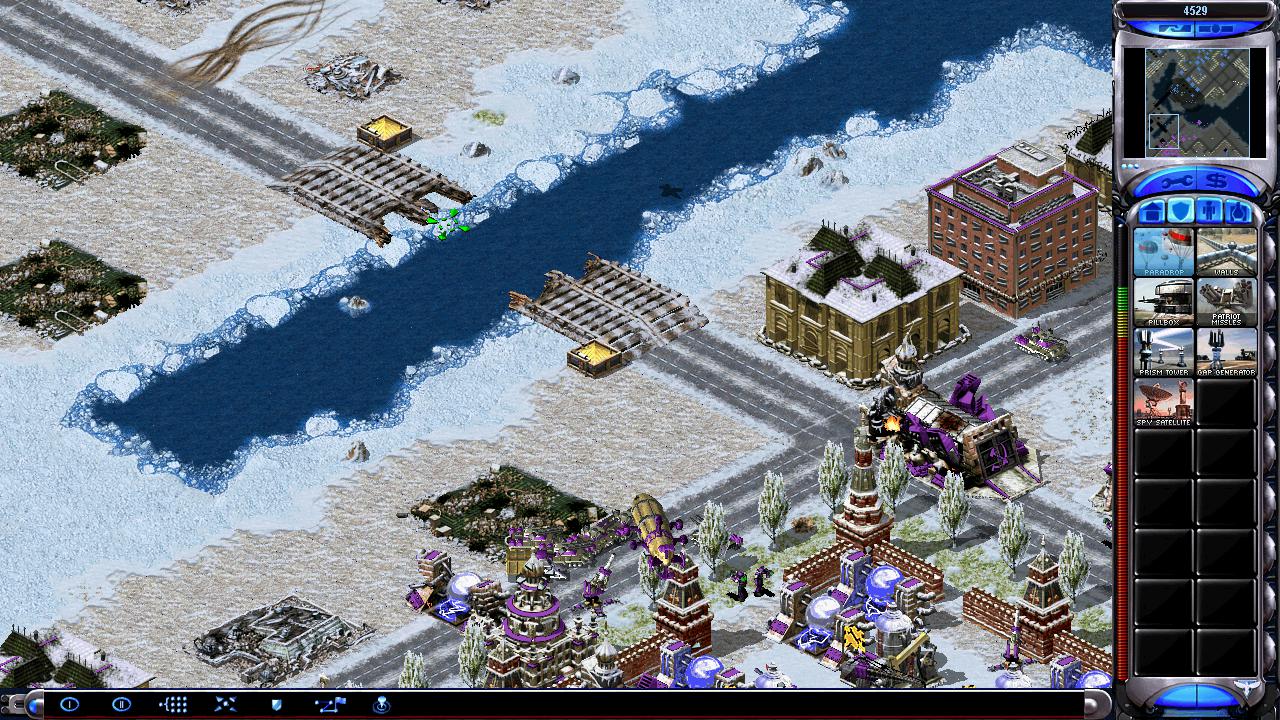This screenshot has width=1280, height=720.
Task: Build a Pillbox defense
Action: coord(1163,302)
